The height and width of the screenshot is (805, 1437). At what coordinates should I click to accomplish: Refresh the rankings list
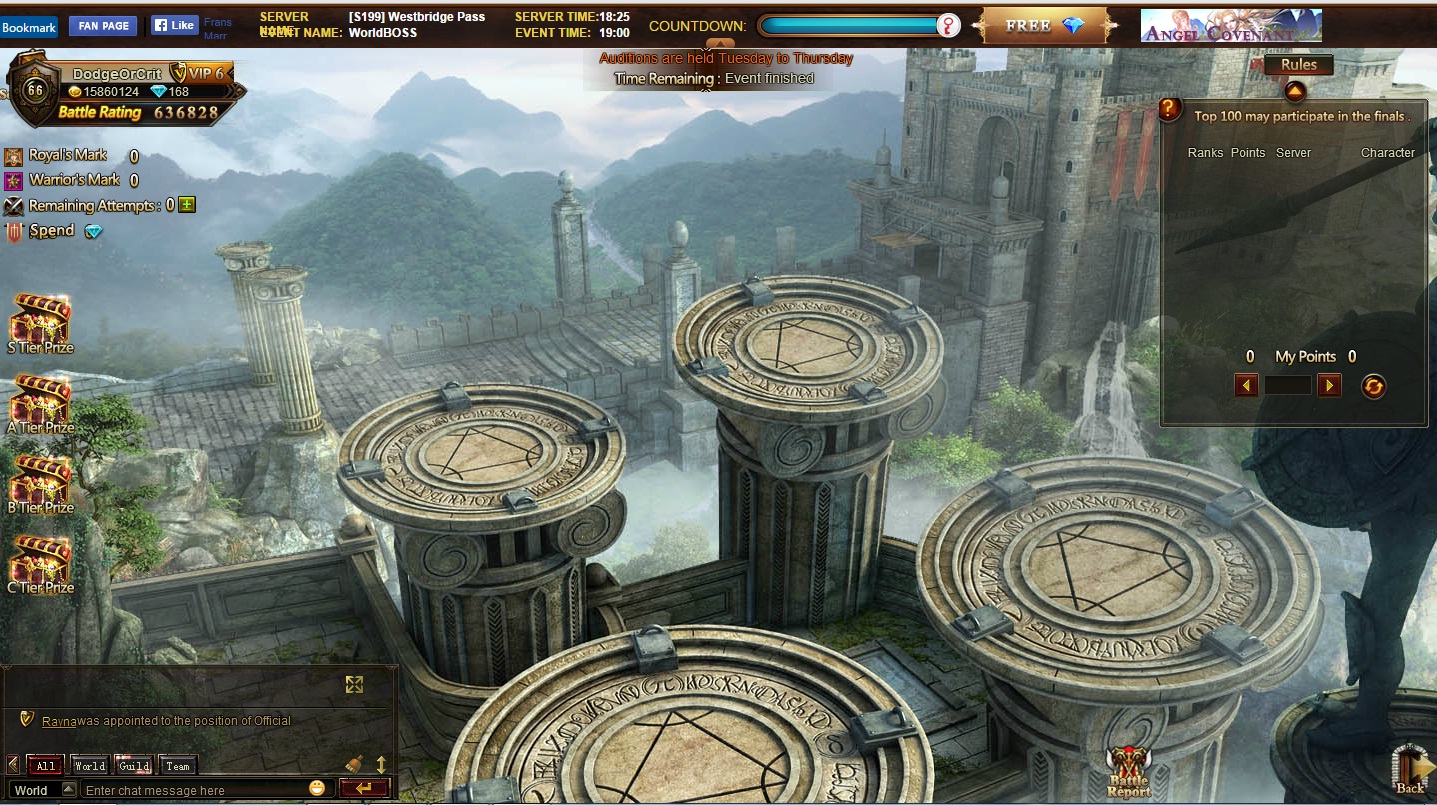coord(1374,386)
